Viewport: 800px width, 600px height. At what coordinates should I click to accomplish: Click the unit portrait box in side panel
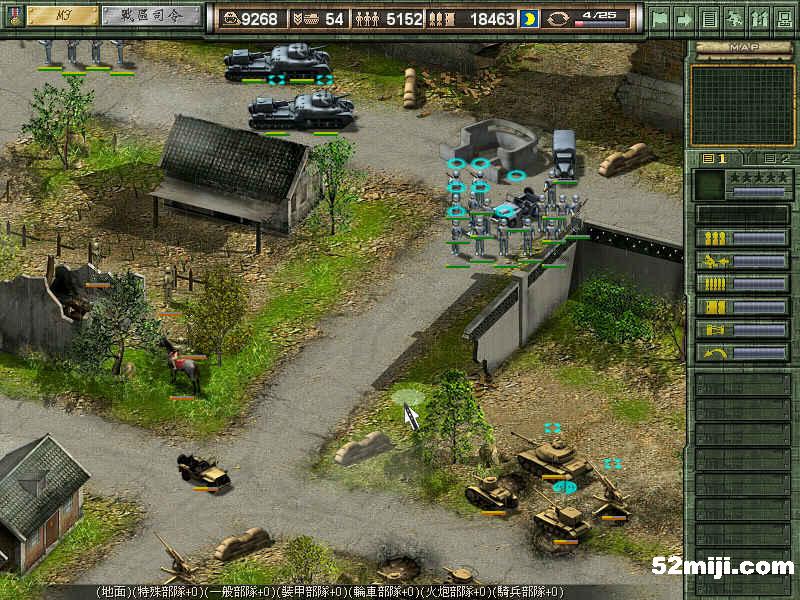tap(710, 184)
